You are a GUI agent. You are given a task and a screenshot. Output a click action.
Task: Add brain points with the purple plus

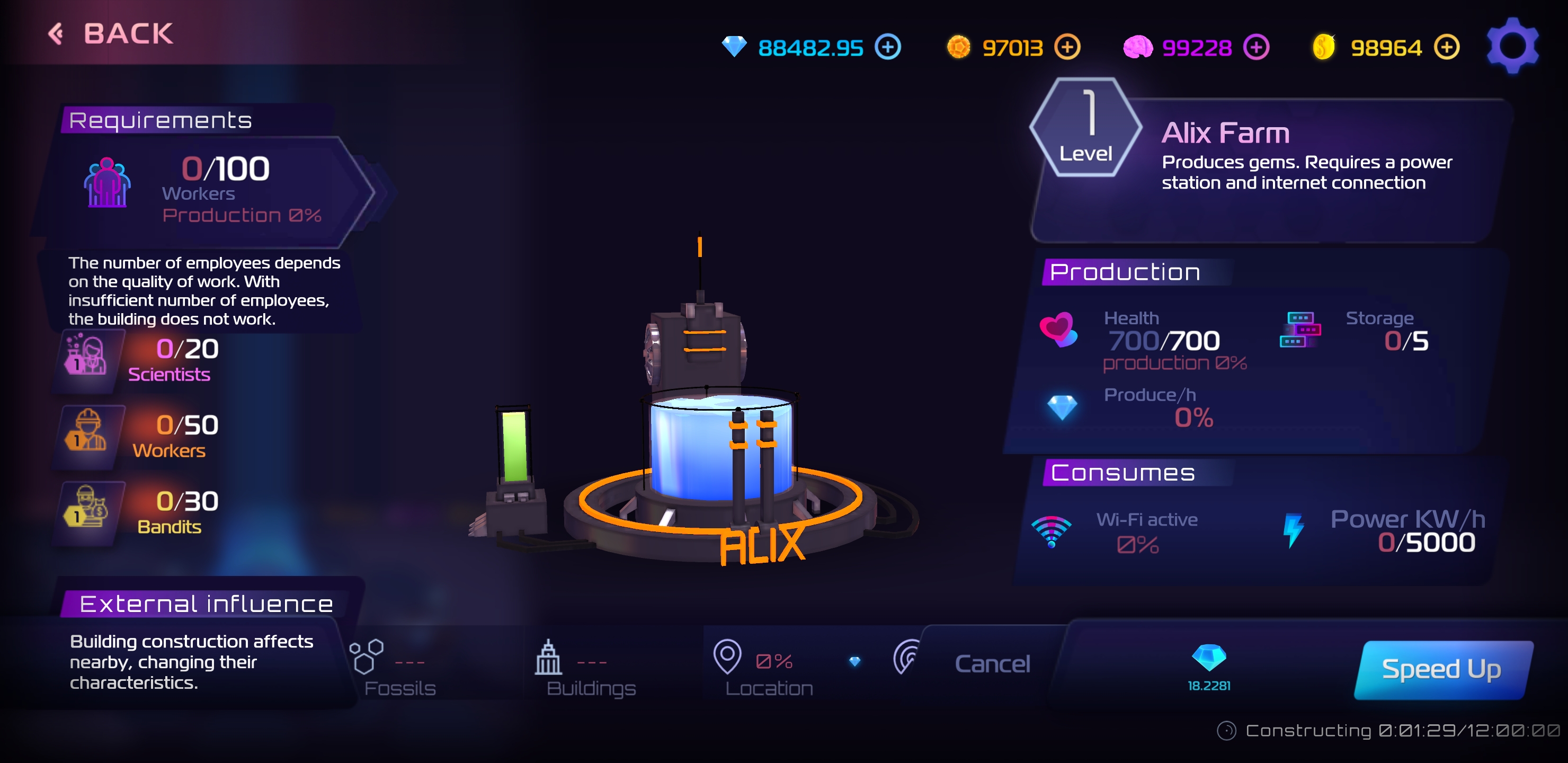[1256, 47]
